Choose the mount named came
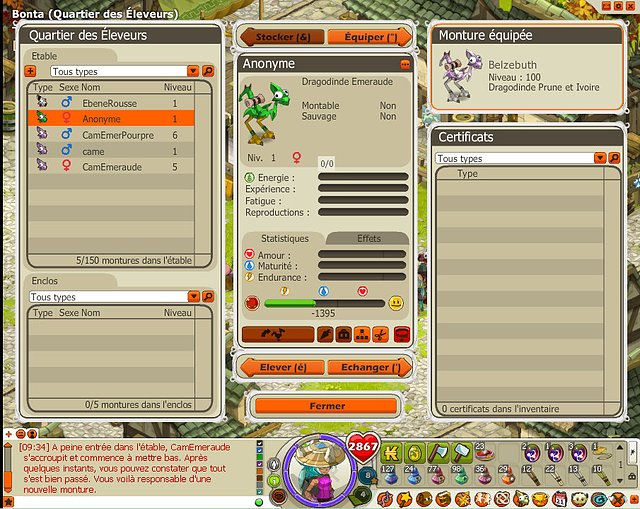Image resolution: width=640 pixels, height=509 pixels. click(120, 151)
